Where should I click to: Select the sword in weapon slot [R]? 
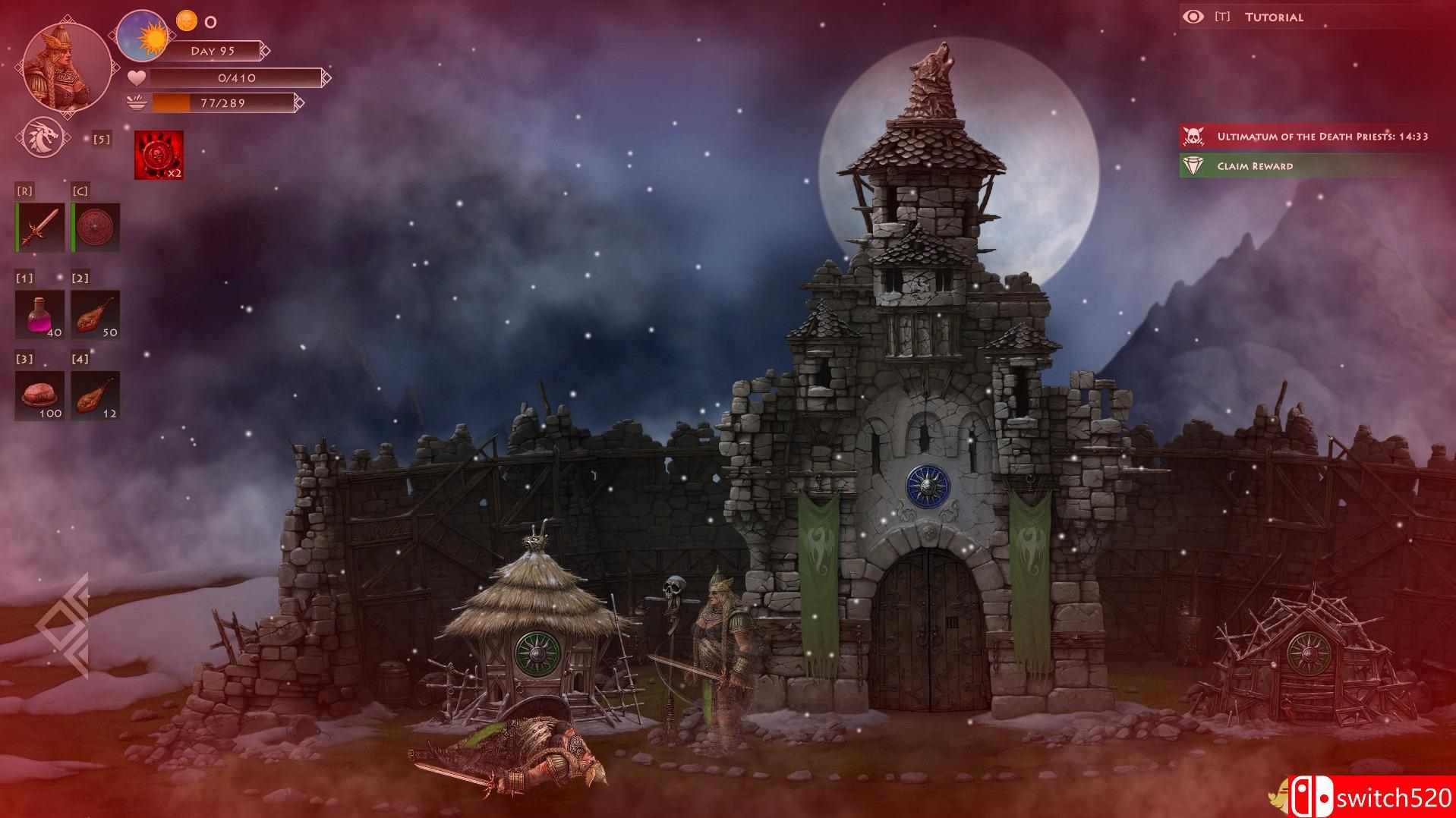pyautogui.click(x=39, y=225)
